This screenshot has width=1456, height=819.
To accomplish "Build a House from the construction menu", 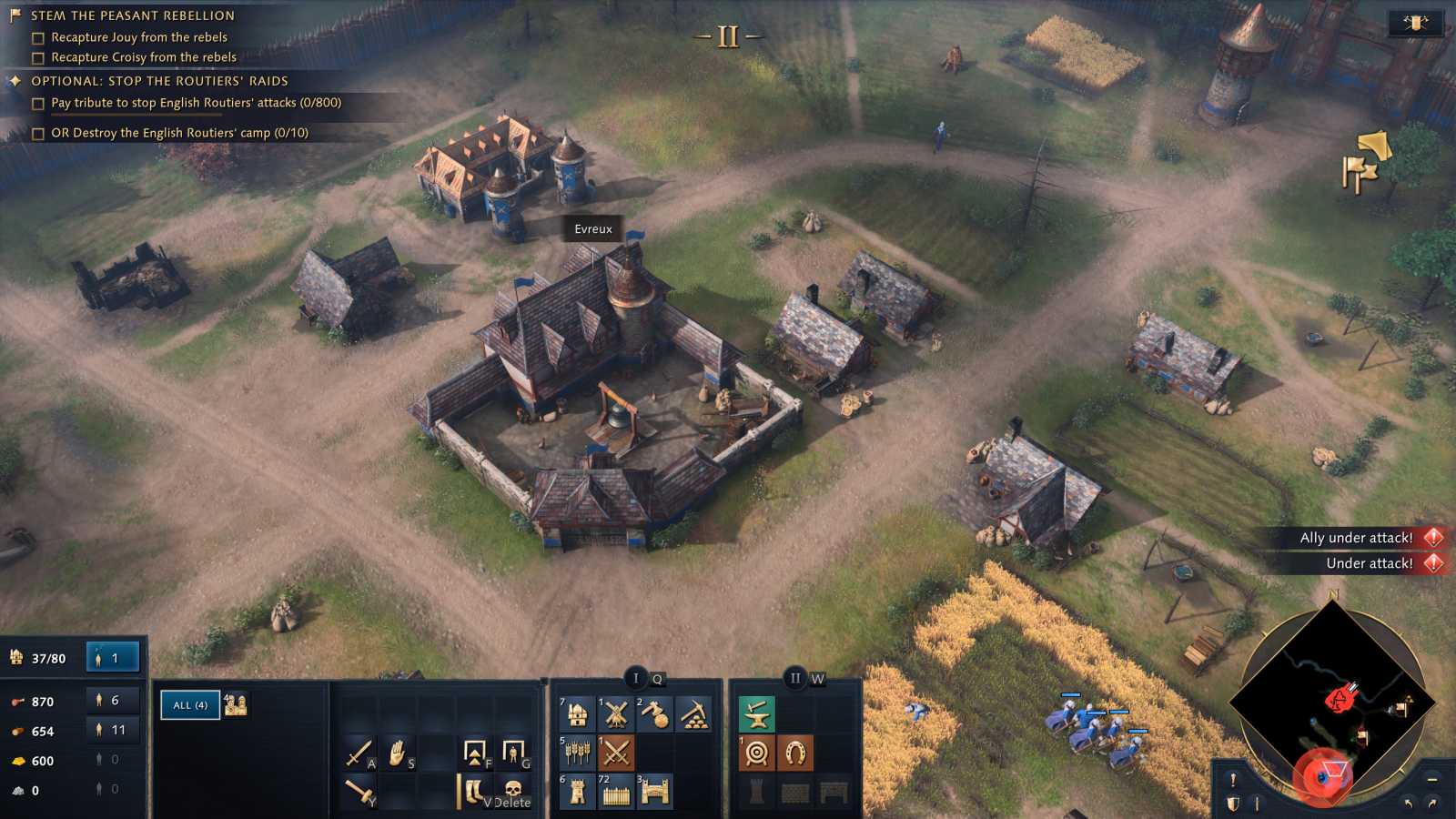I will point(578,714).
